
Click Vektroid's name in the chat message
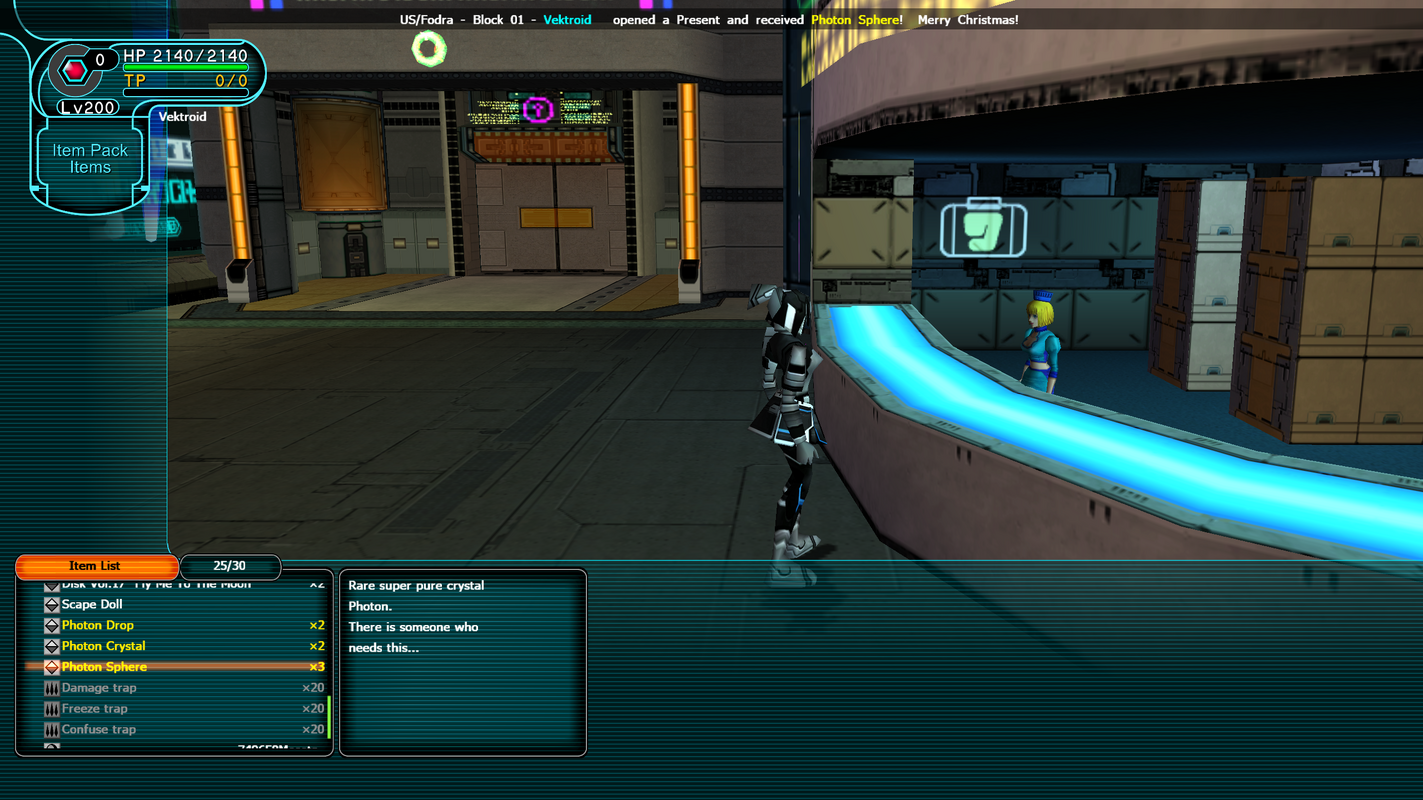pos(567,19)
